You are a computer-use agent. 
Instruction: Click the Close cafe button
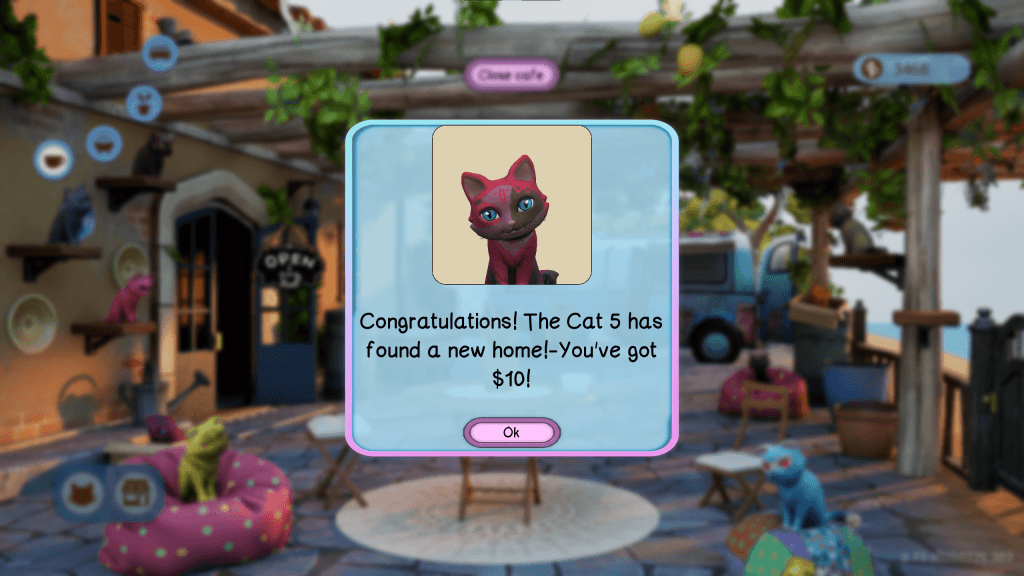[x=510, y=74]
